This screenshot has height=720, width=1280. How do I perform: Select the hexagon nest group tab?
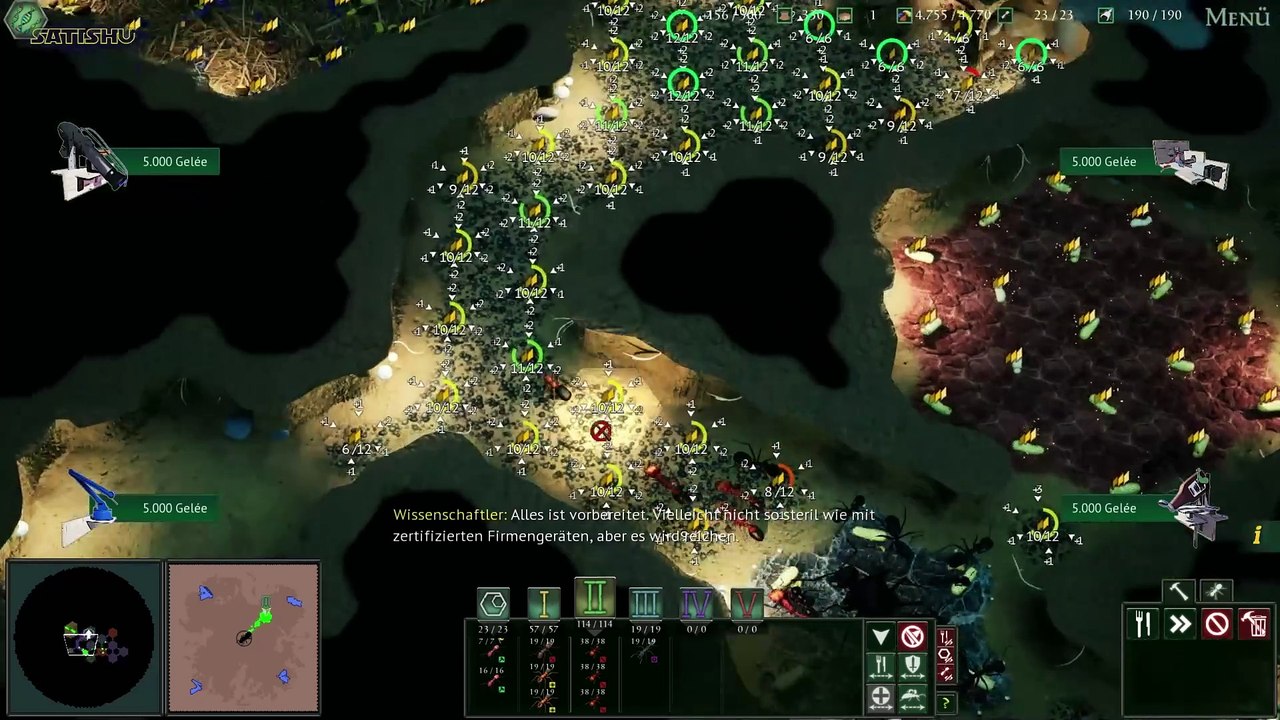point(493,603)
